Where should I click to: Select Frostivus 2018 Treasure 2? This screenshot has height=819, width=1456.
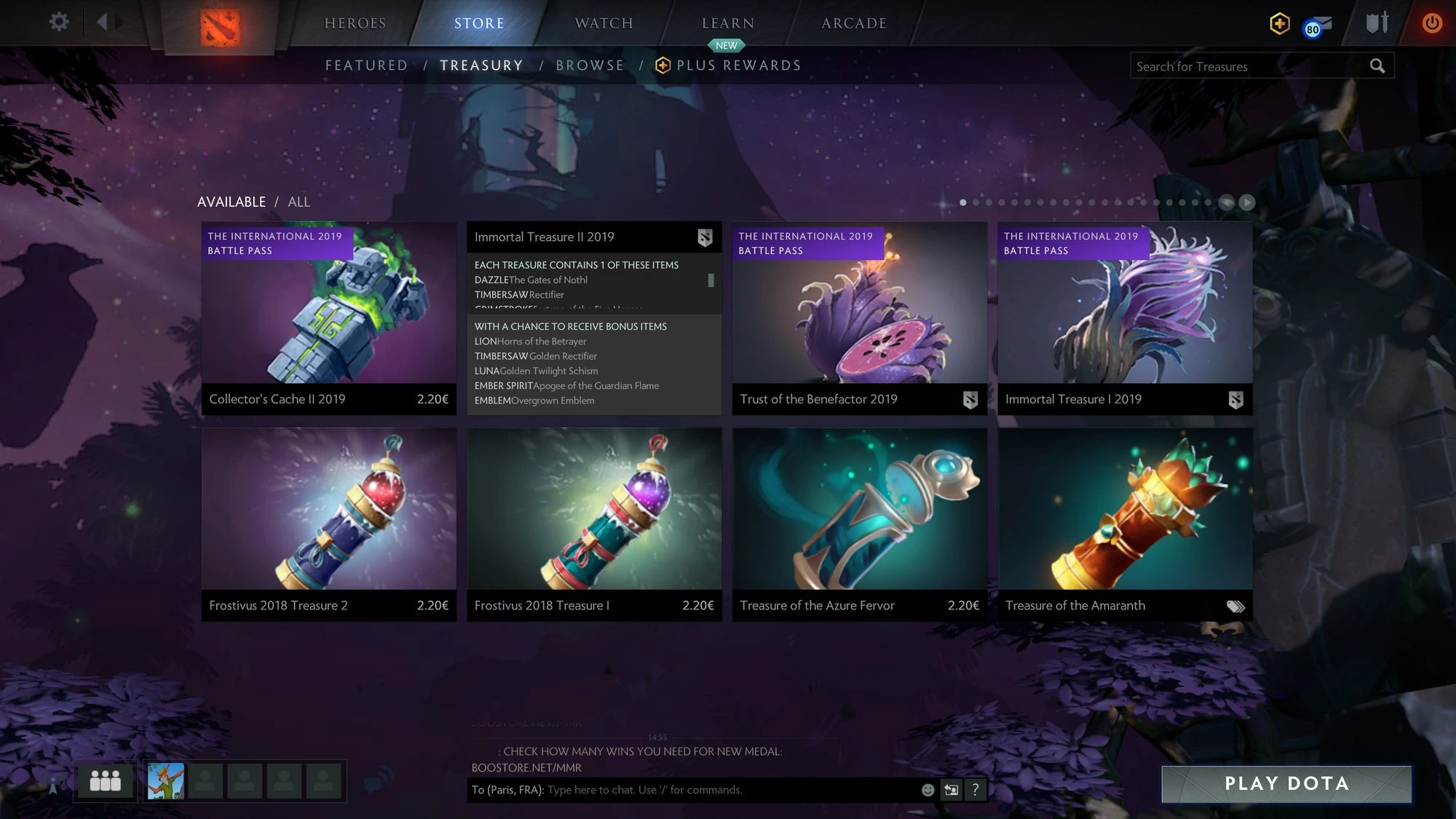328,523
